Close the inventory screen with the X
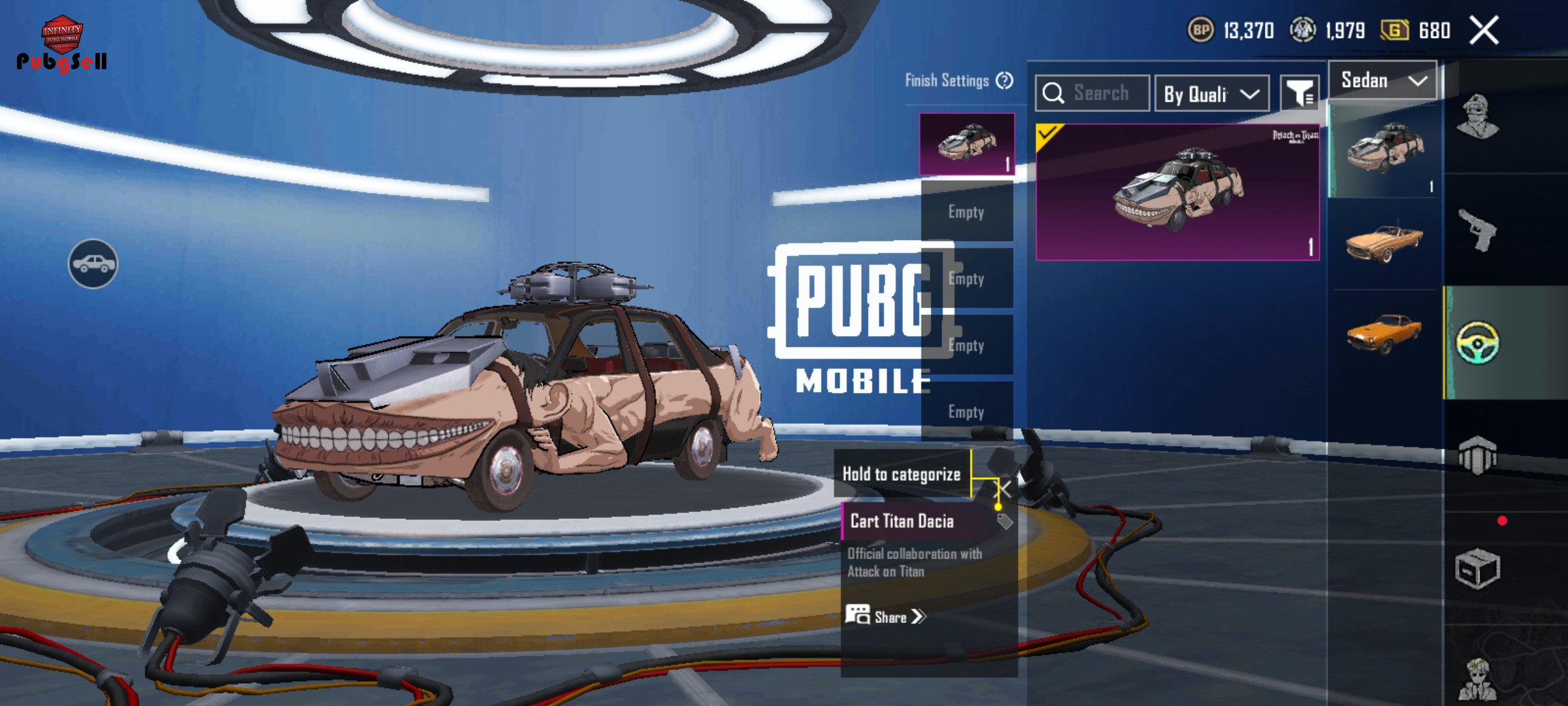Image resolution: width=1568 pixels, height=706 pixels. 1484,31
